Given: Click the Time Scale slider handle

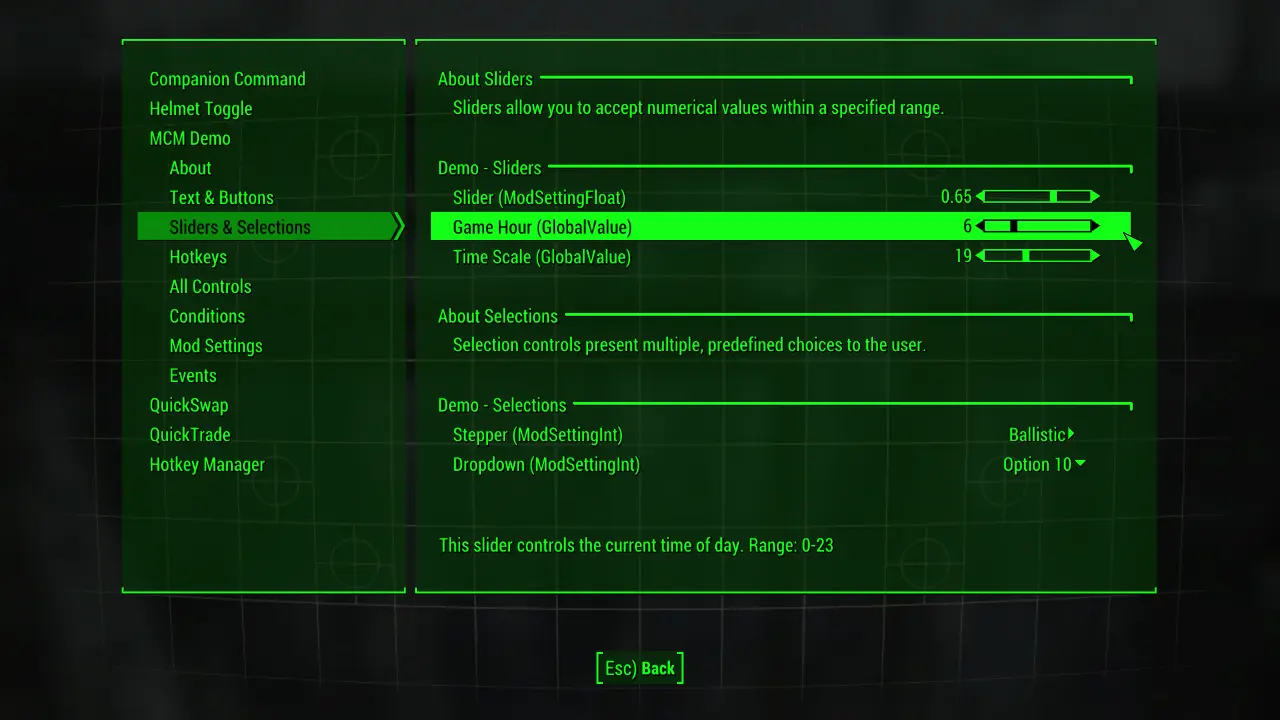Looking at the screenshot, I should [x=1026, y=255].
